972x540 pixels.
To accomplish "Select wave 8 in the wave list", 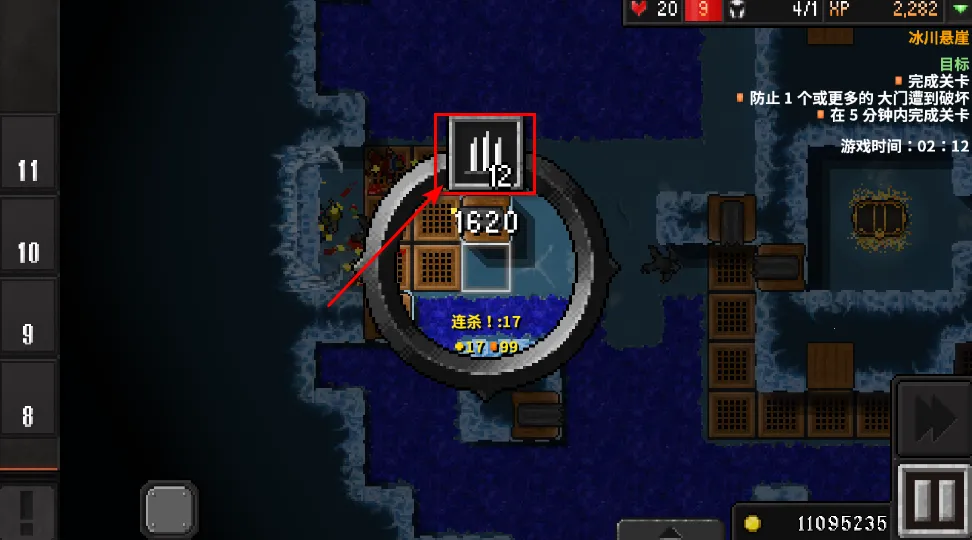I will (x=28, y=414).
